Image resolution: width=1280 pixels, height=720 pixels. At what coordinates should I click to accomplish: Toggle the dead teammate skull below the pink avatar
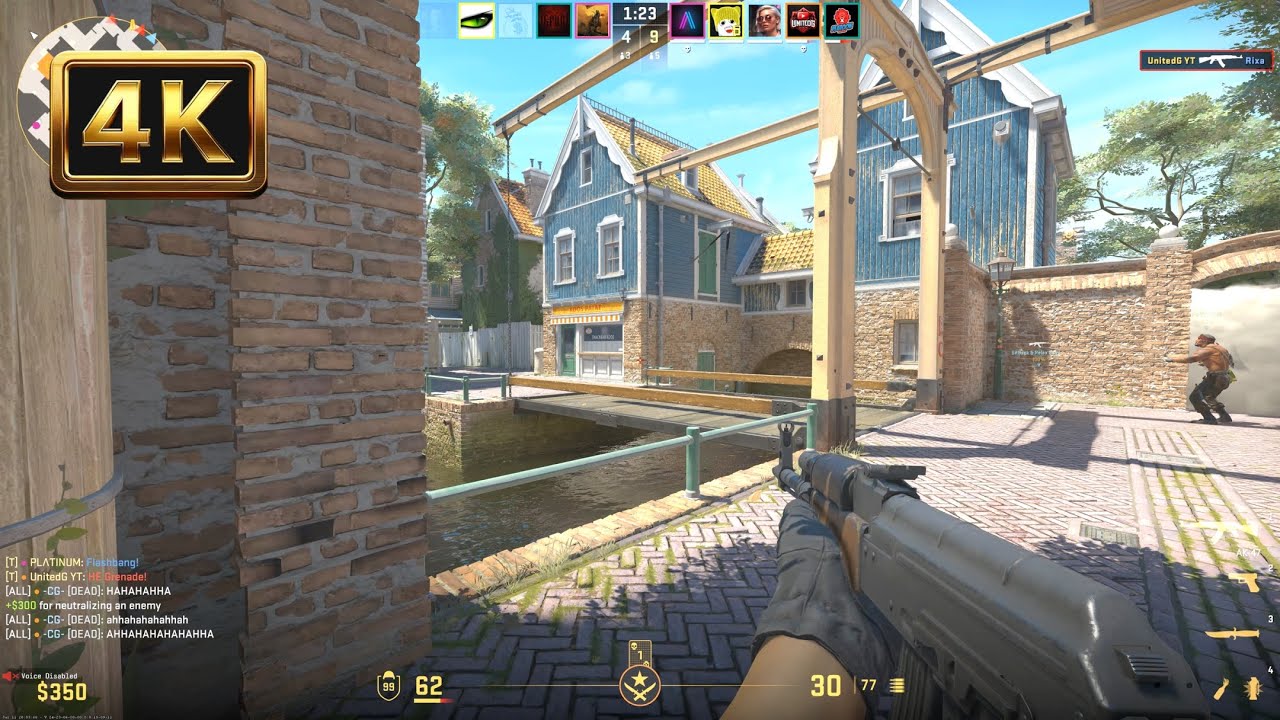[x=687, y=49]
